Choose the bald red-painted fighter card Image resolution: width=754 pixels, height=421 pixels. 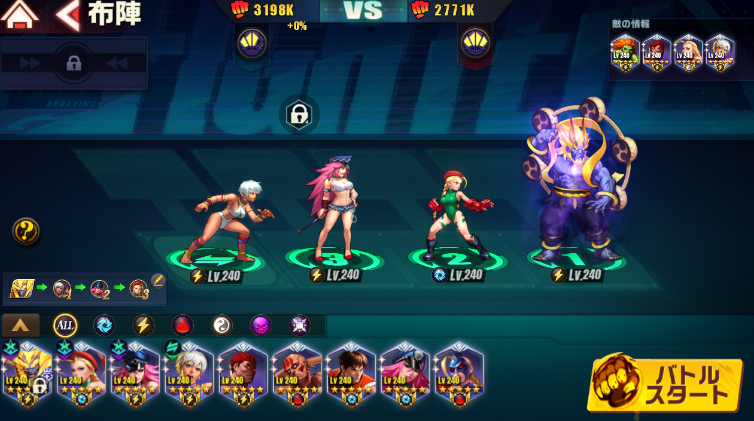[x=297, y=375]
